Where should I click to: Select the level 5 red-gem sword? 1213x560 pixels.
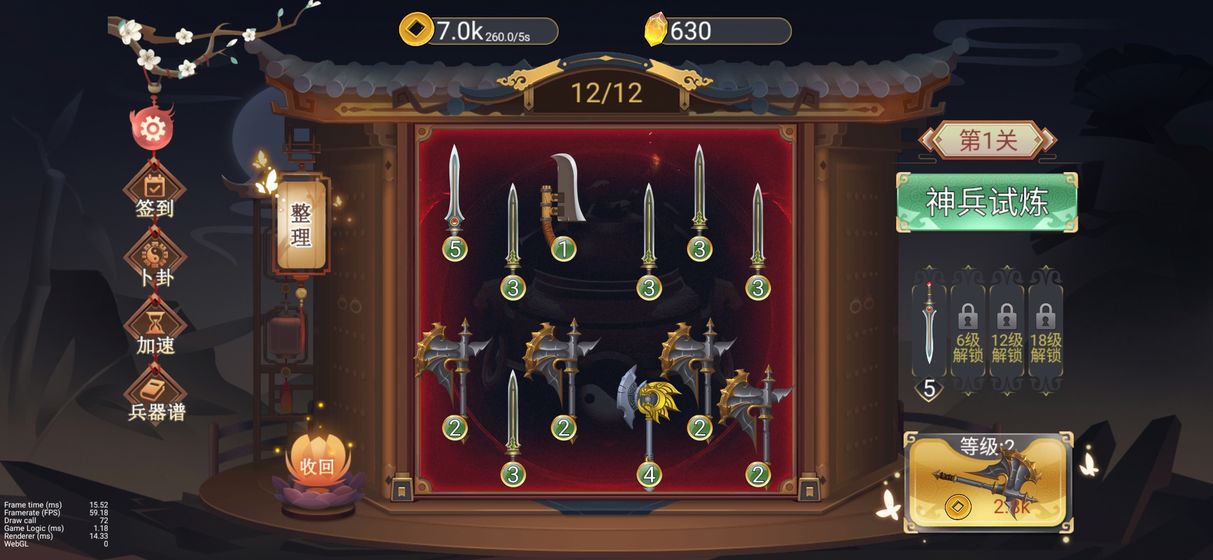pyautogui.click(x=455, y=200)
